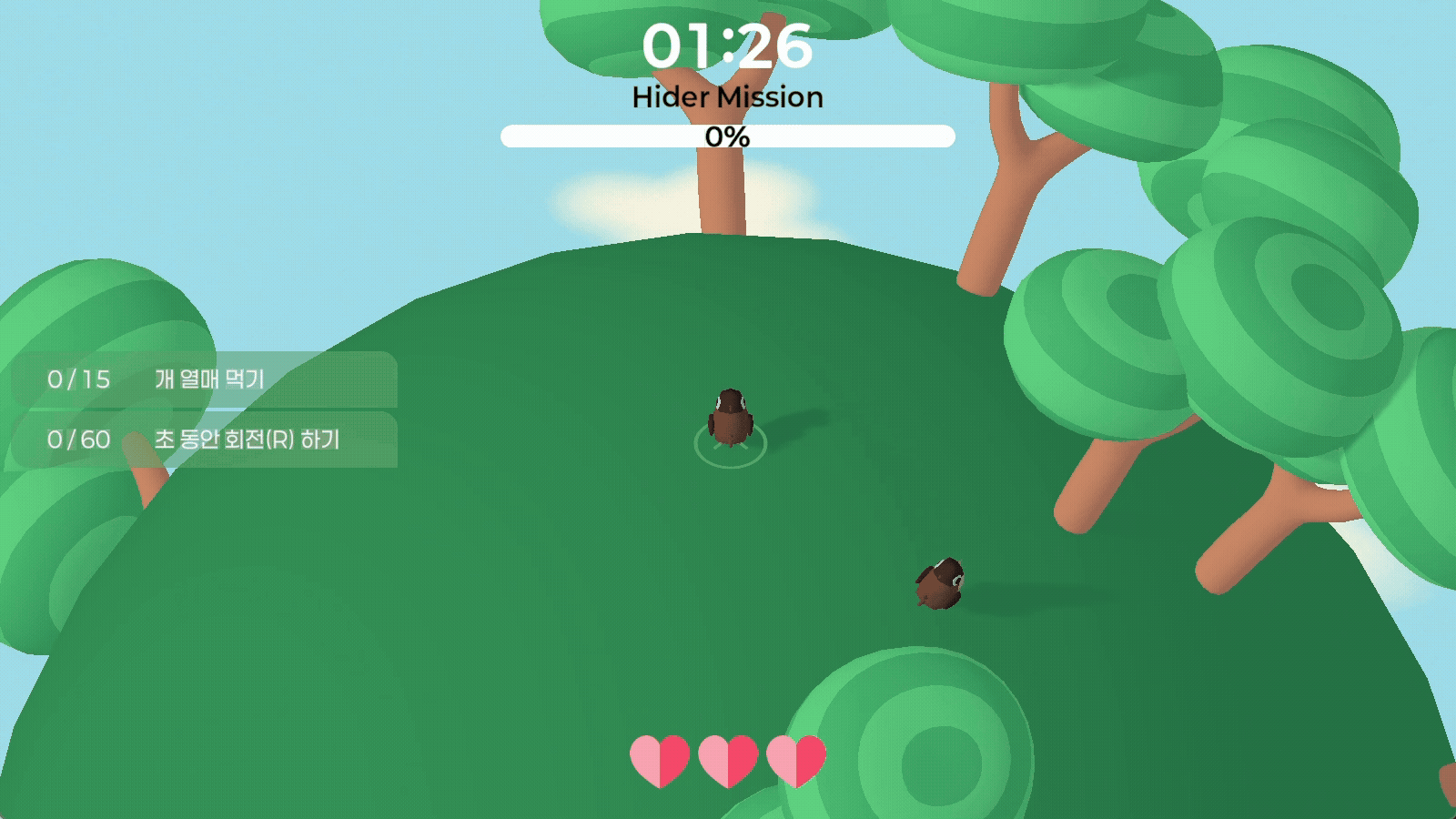Image resolution: width=1456 pixels, height=819 pixels.
Task: Select the rotation mission objective row
Action: pyautogui.click(x=205, y=440)
